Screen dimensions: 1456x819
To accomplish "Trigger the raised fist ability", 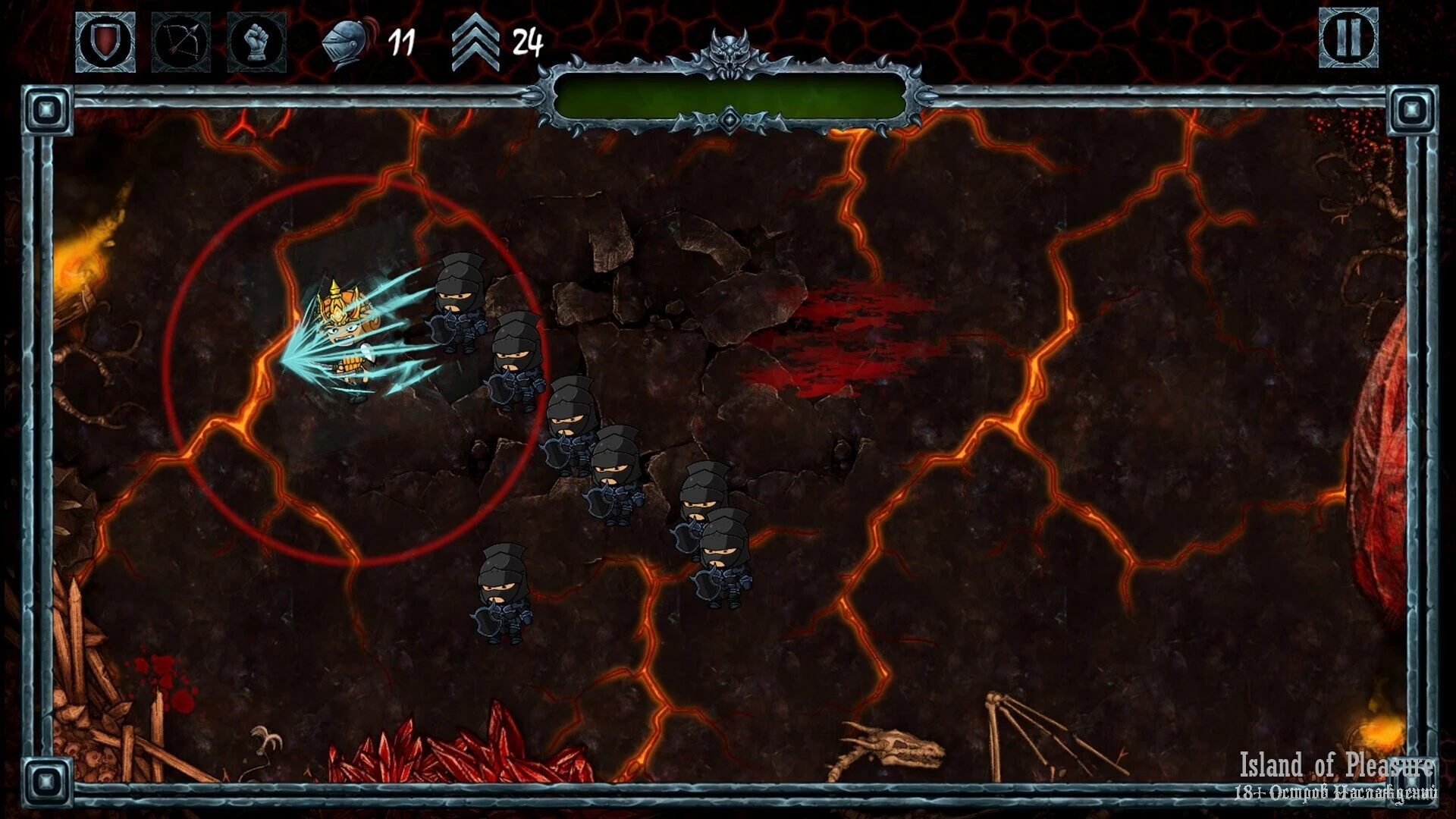I will coord(257,42).
